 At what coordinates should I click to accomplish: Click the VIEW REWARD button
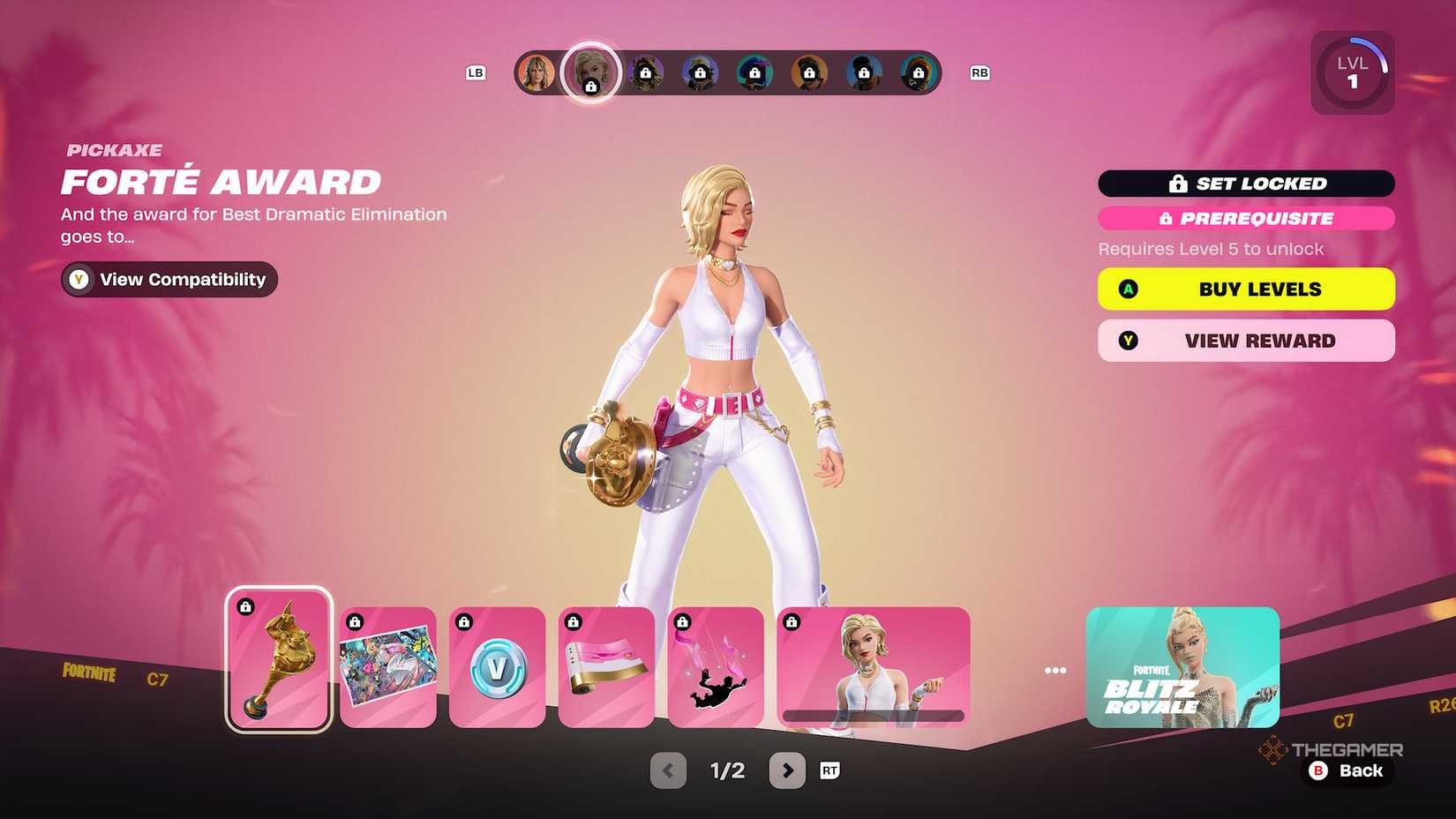[x=1245, y=341]
